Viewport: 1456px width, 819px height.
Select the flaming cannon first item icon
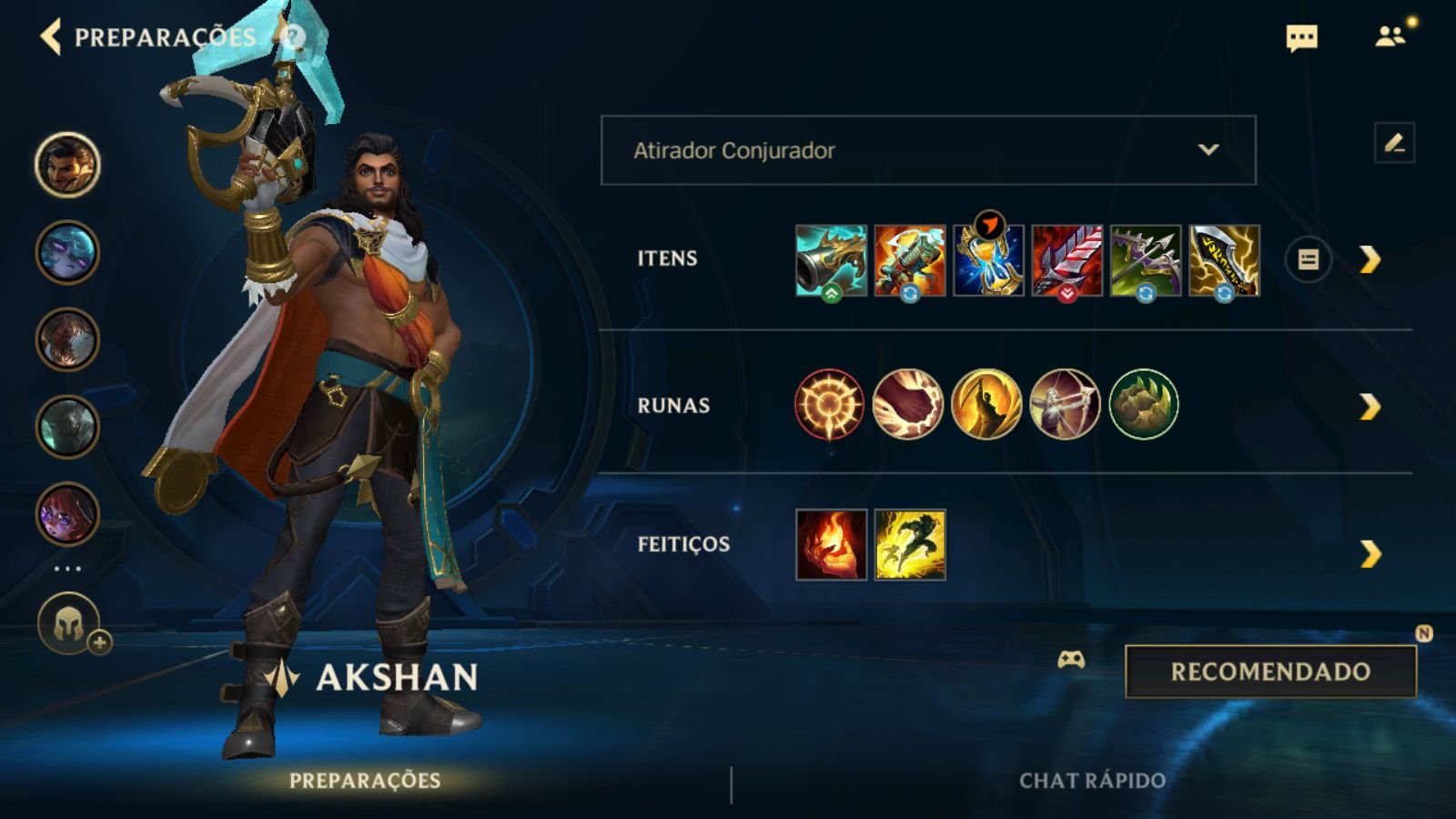pos(831,260)
